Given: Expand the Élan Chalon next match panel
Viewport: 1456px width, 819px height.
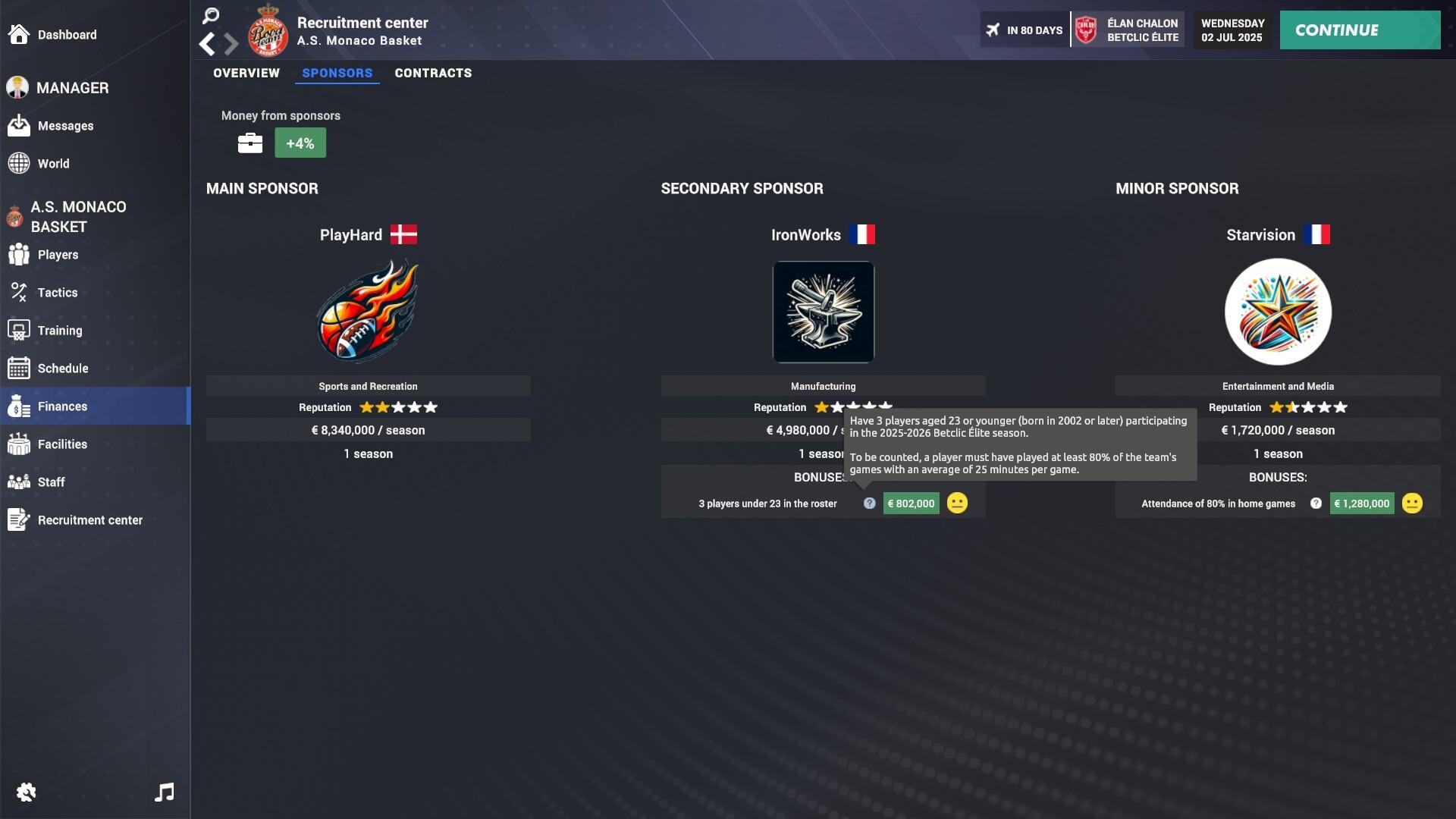Looking at the screenshot, I should pyautogui.click(x=1127, y=30).
